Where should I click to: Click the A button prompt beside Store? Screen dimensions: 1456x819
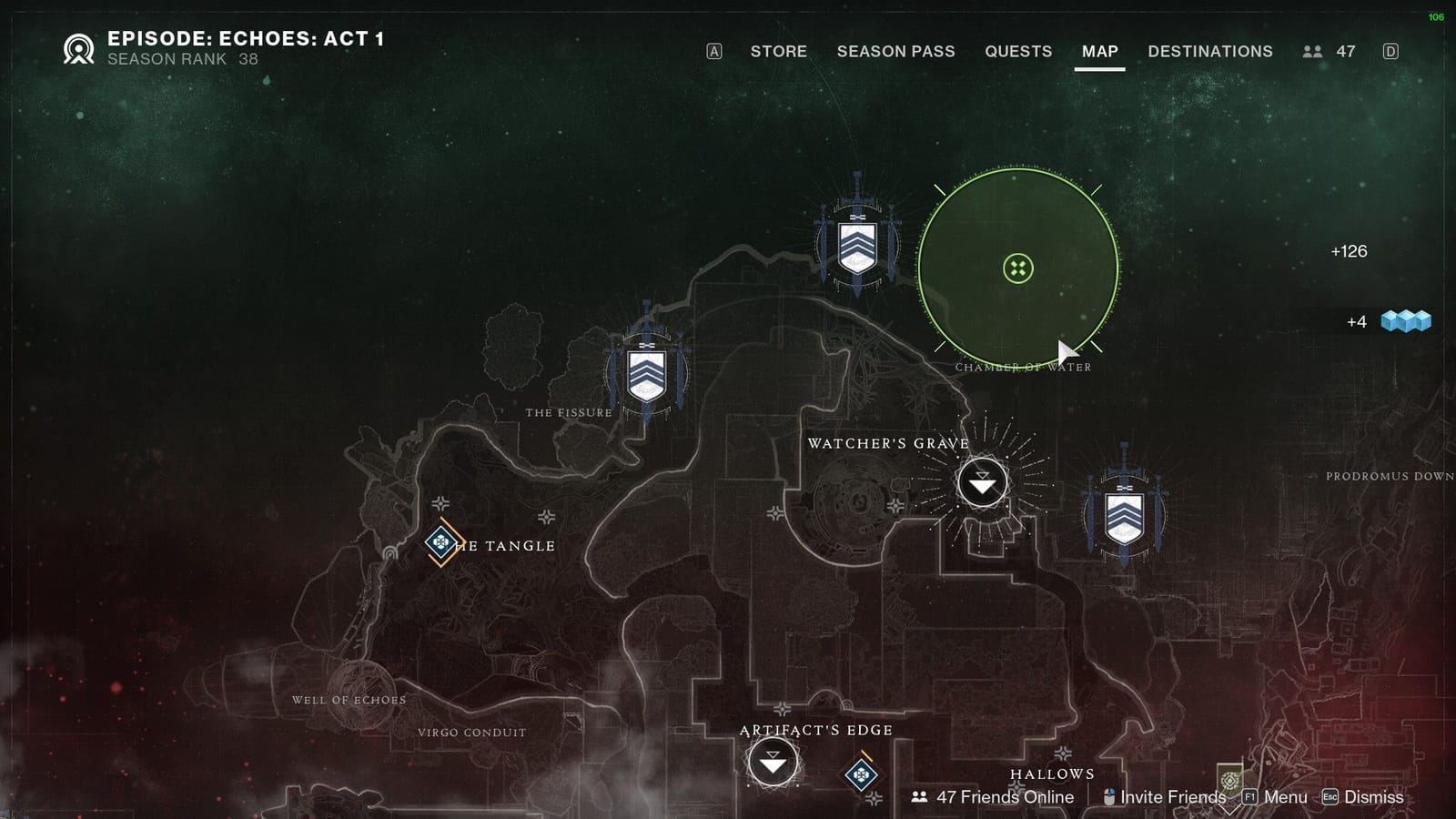coord(715,52)
